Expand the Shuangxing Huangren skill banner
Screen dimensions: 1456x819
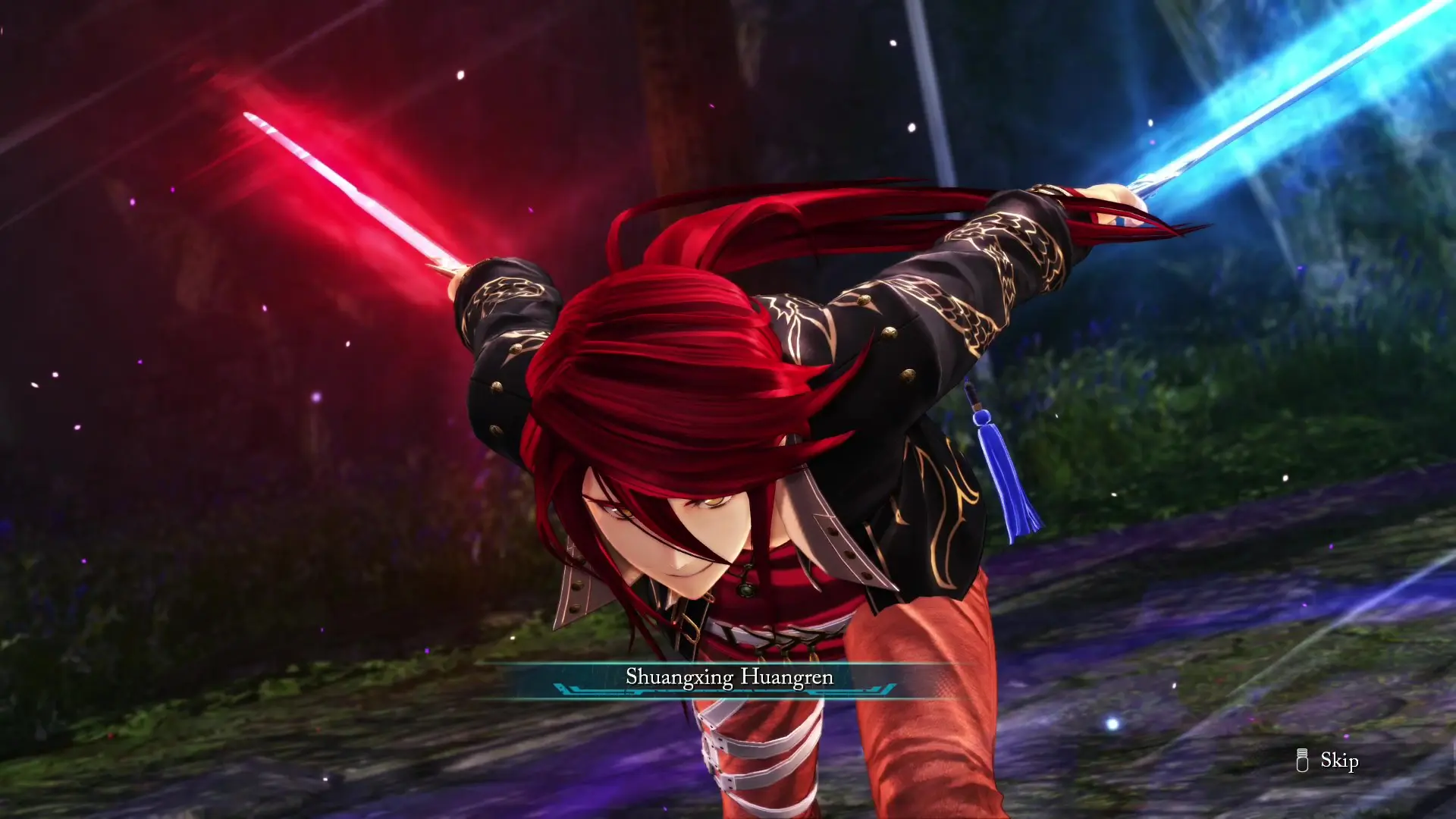click(730, 677)
